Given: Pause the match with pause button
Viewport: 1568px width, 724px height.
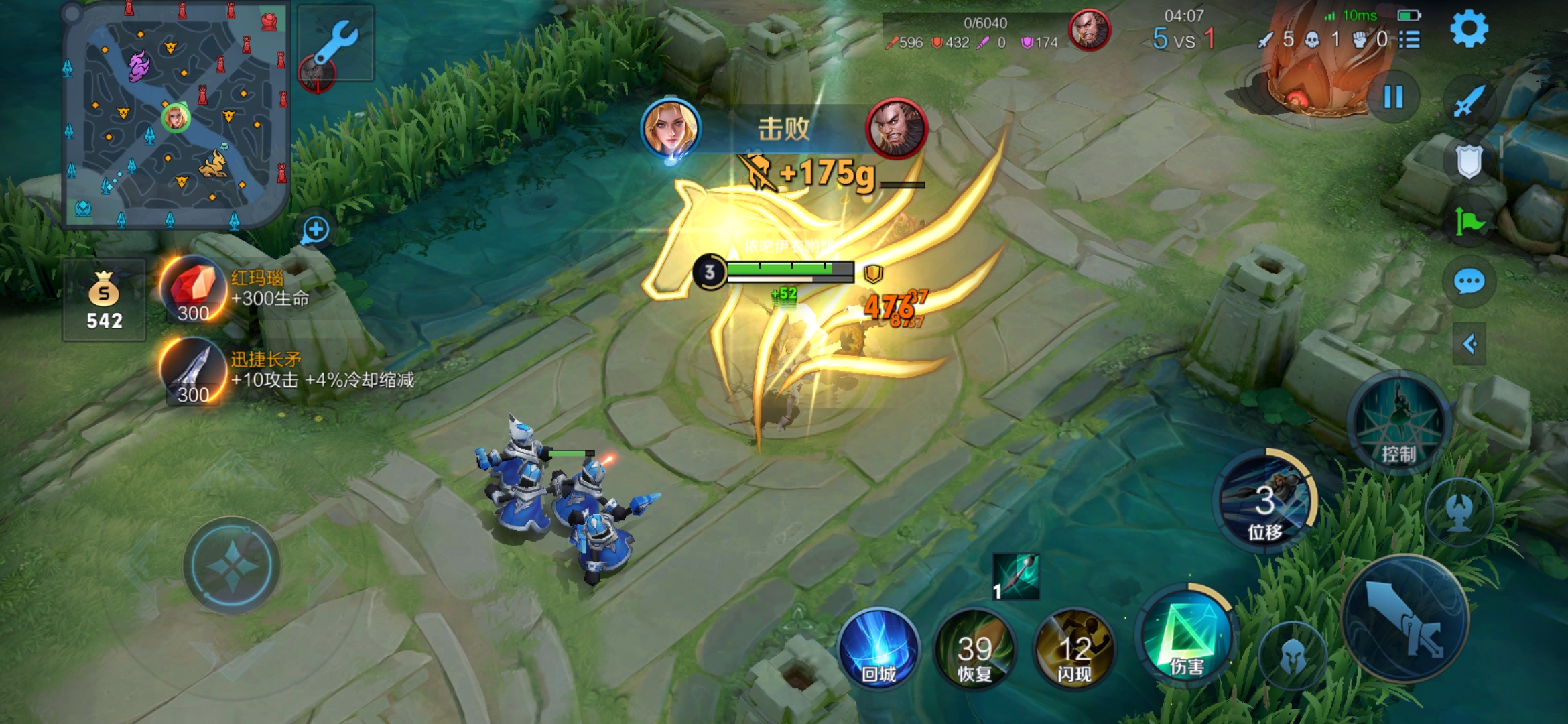Looking at the screenshot, I should (x=1394, y=98).
